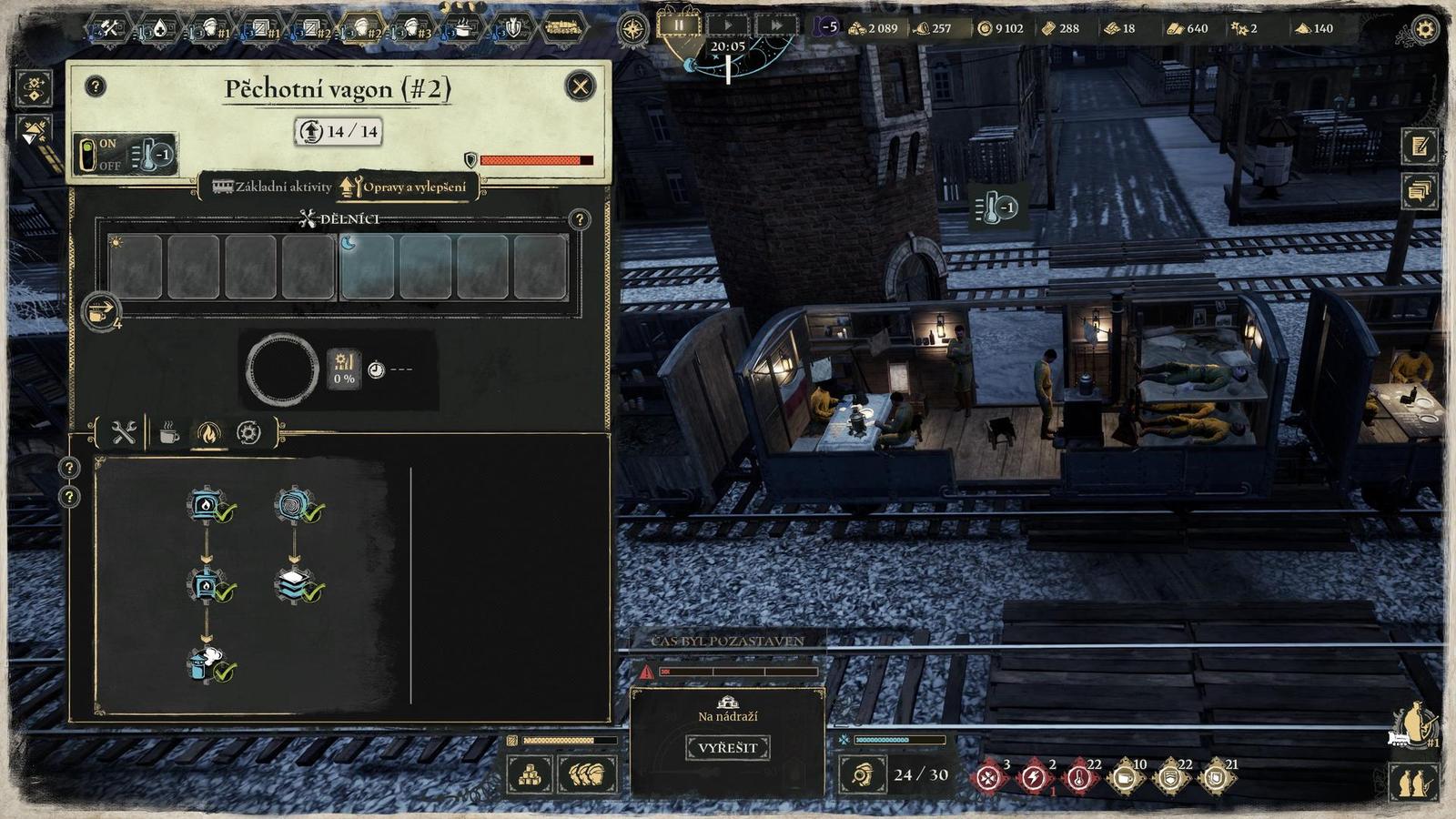Open the gear cog upgrades tab
This screenshot has height=819, width=1456.
tap(248, 433)
